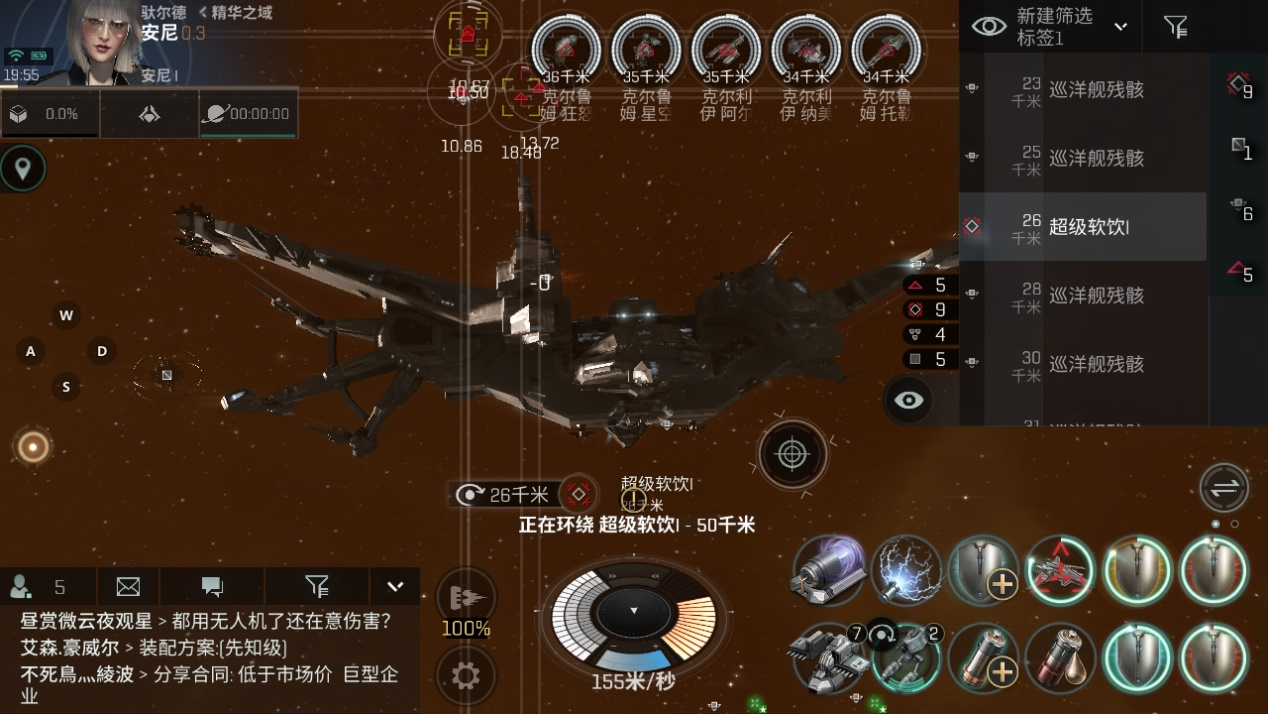Expand the 新建筛选标签1 overview dropdown

pyautogui.click(x=1120, y=27)
